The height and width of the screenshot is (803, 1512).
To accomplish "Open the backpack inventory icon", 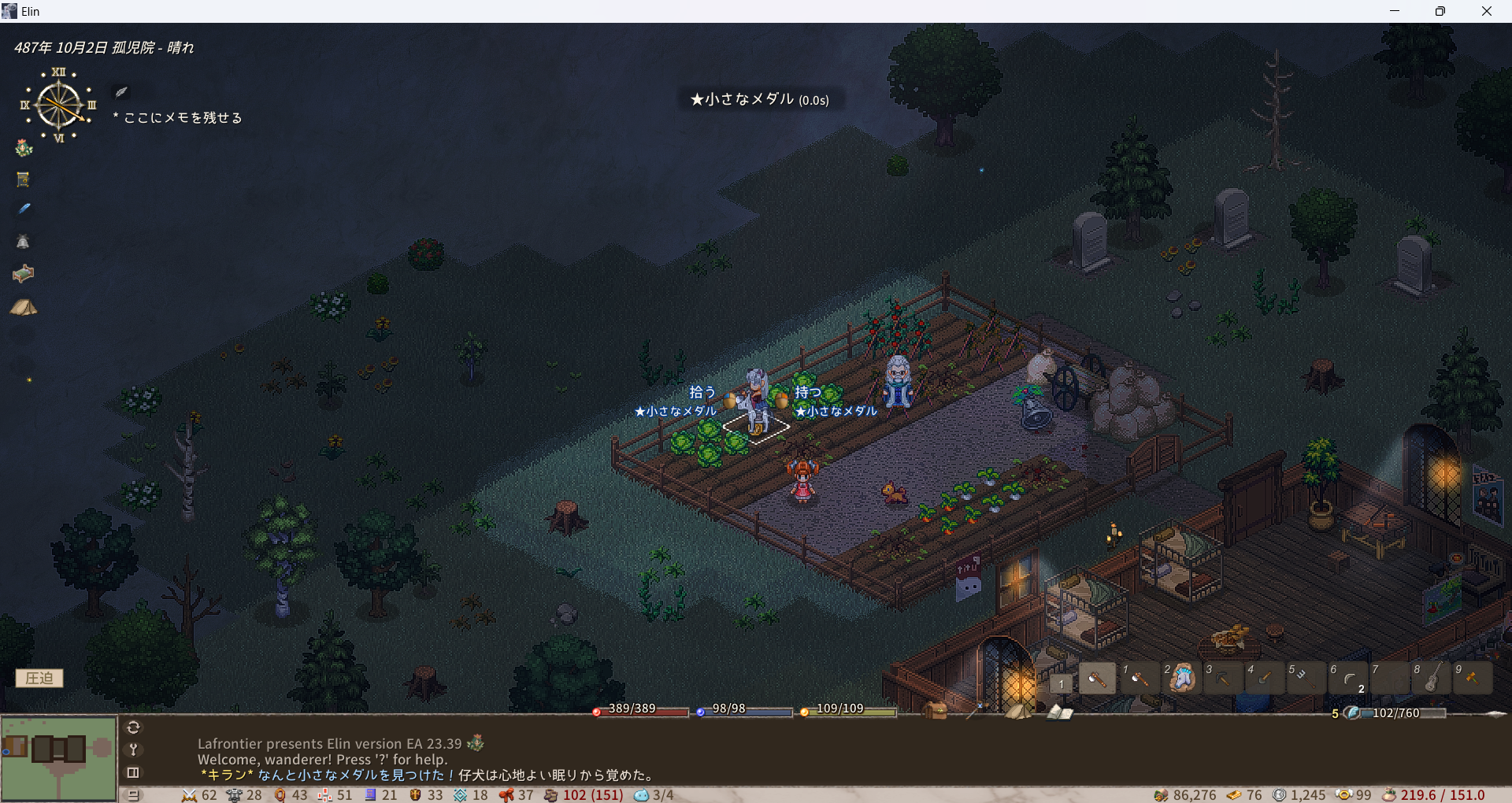I will [x=936, y=710].
